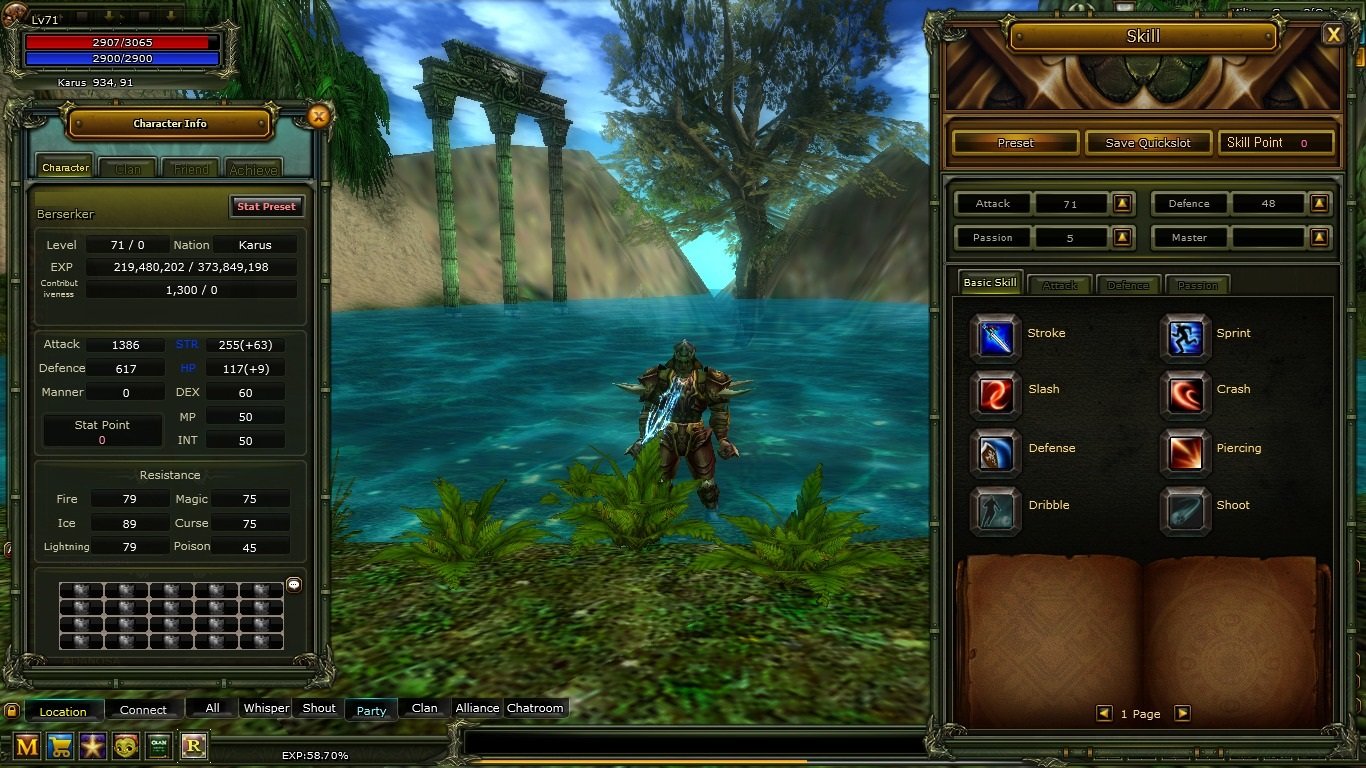The width and height of the screenshot is (1366, 768).
Task: Open the shopping cart icon in taskbar
Action: coord(59,746)
